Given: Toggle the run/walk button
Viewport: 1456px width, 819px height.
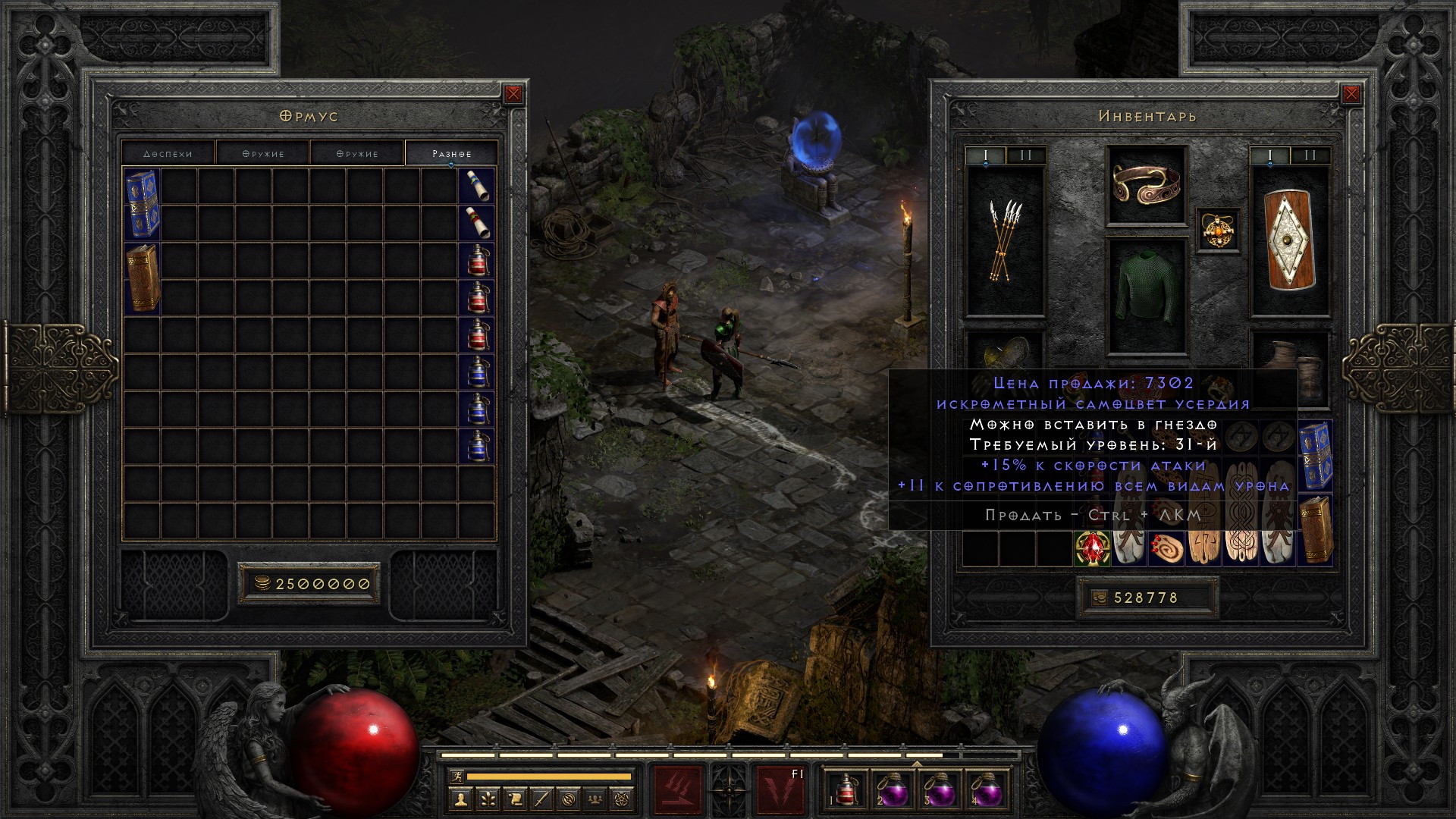Looking at the screenshot, I should tap(456, 777).
